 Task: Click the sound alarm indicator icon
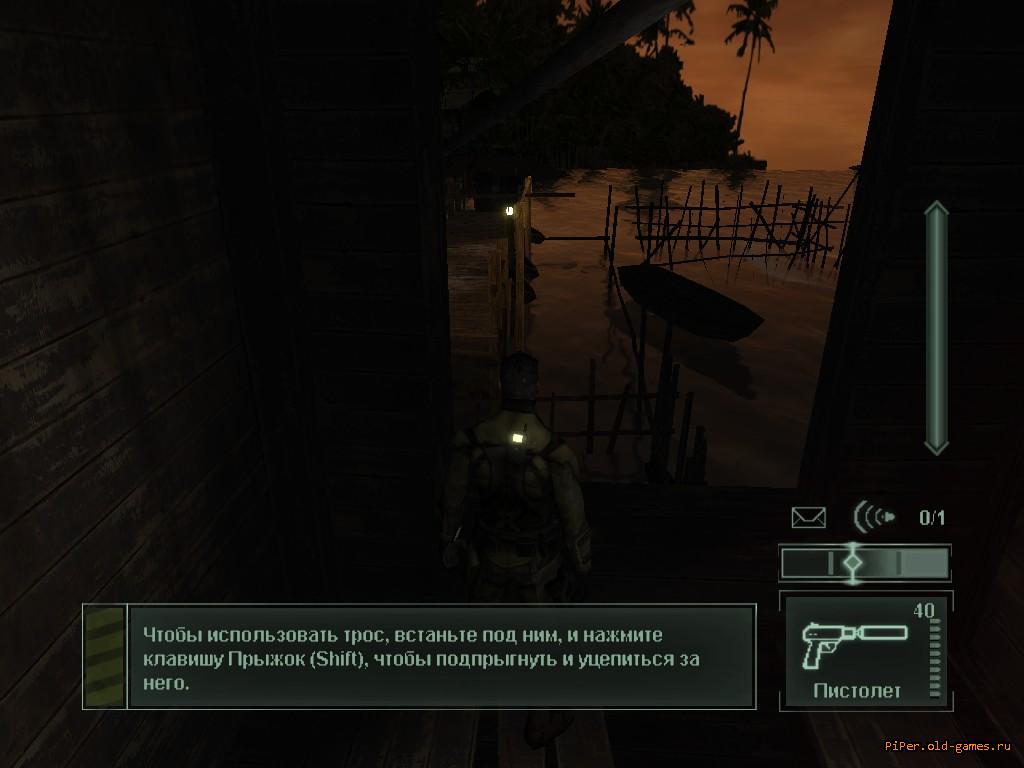point(873,517)
